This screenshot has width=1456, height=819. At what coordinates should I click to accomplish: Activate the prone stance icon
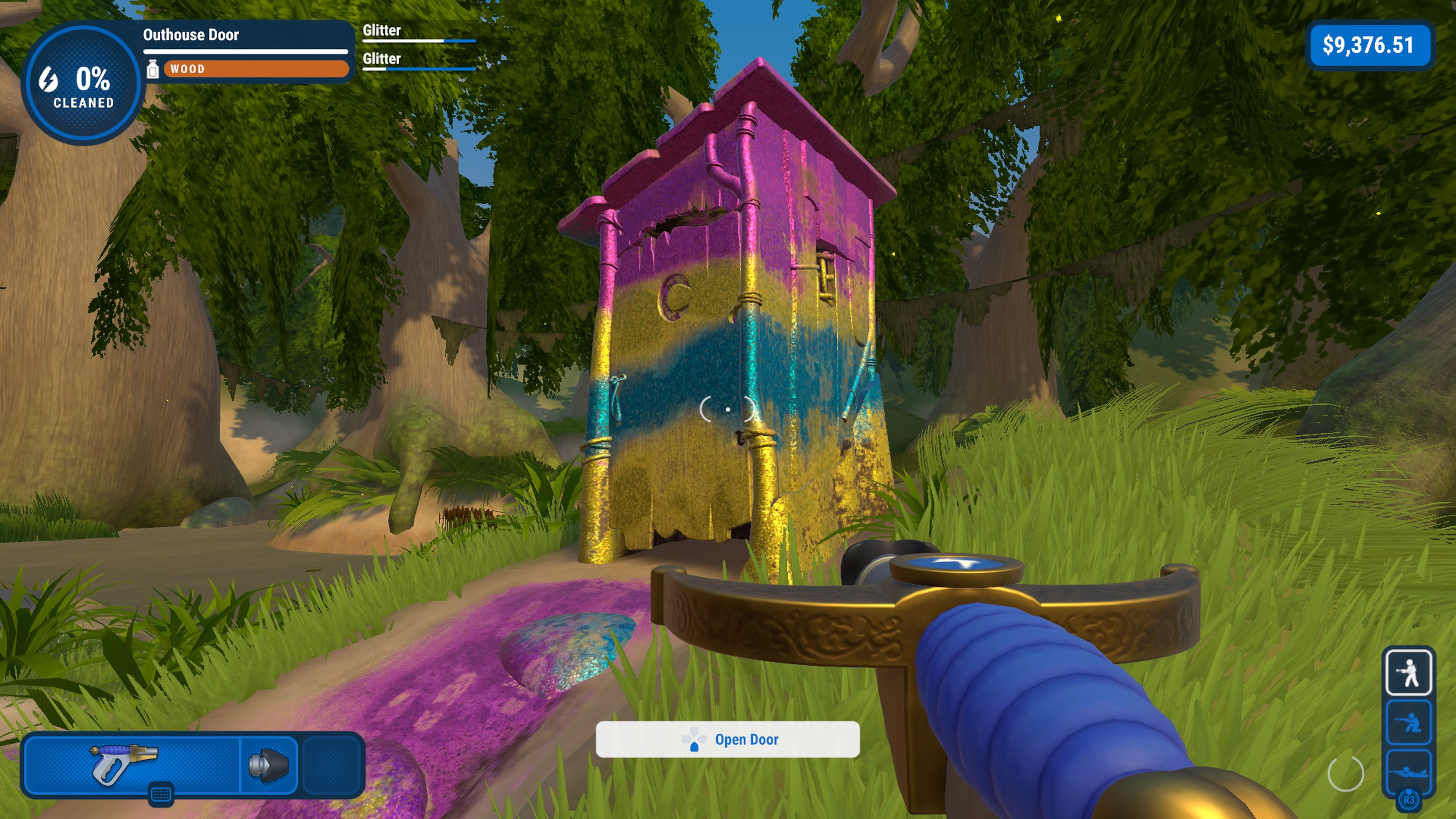[1408, 771]
